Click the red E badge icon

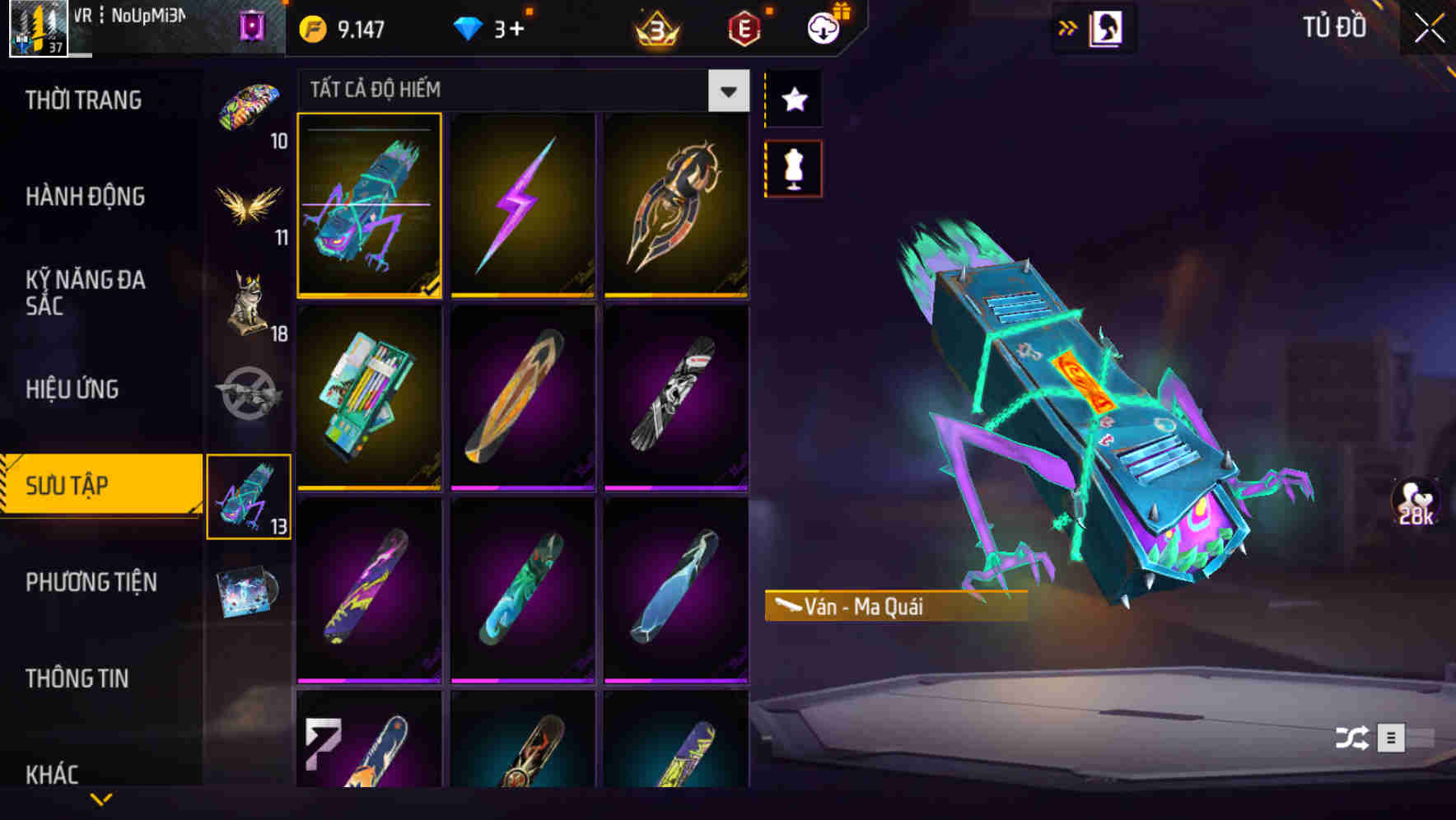[742, 27]
